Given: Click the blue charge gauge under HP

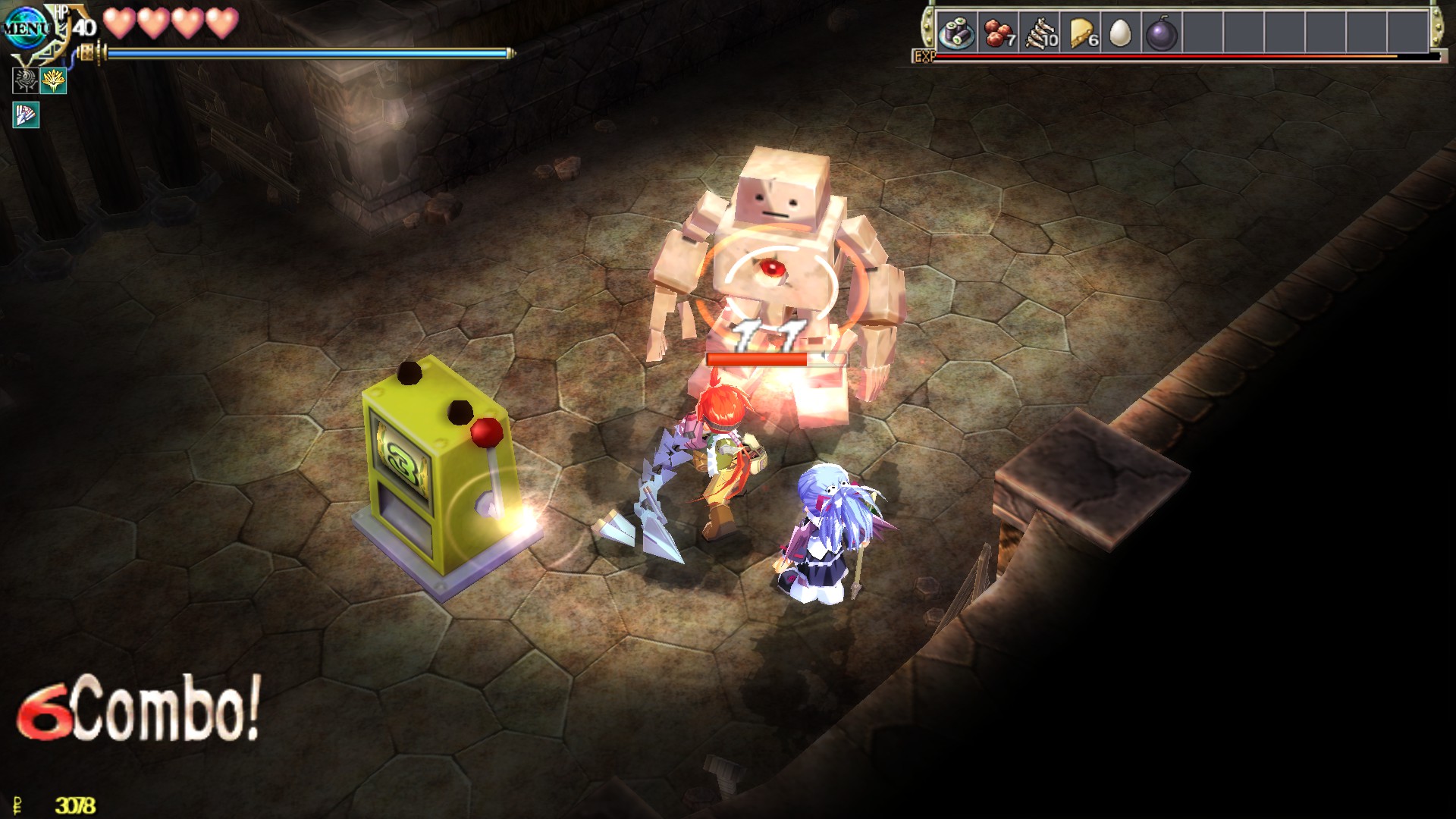Looking at the screenshot, I should (303, 53).
